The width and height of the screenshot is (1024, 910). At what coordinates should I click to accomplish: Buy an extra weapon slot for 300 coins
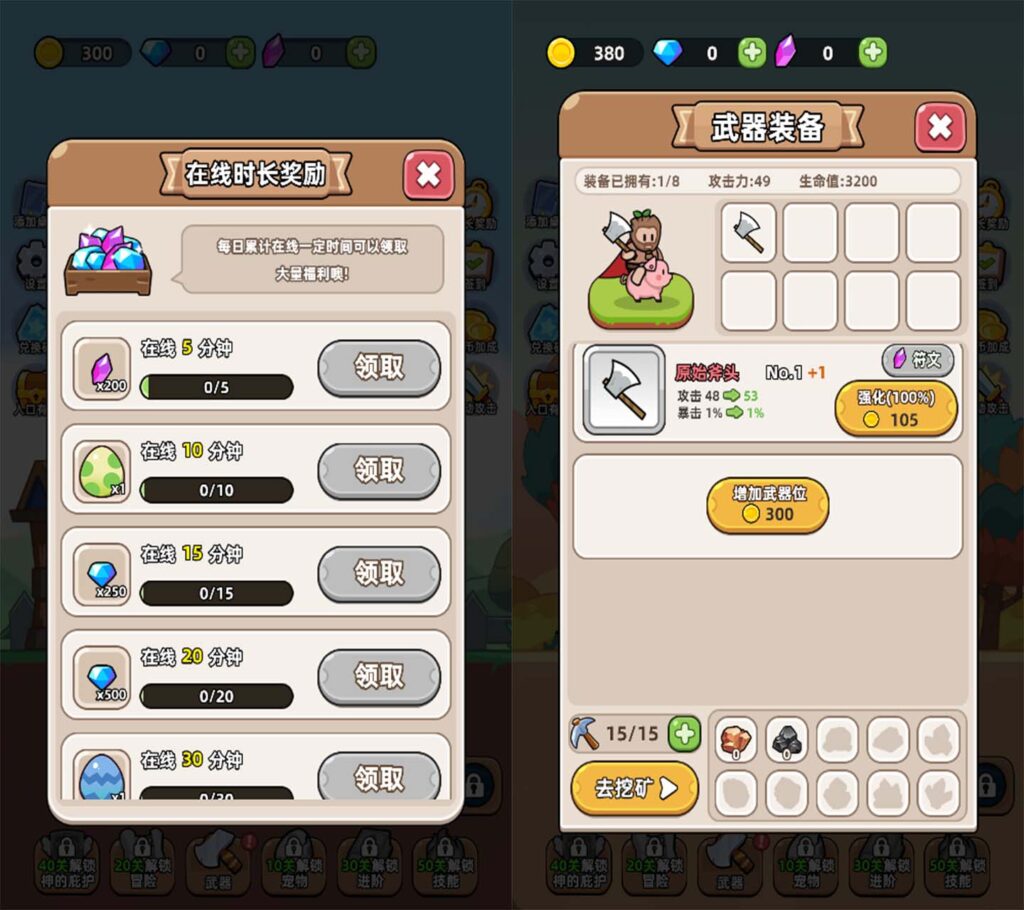coord(767,504)
